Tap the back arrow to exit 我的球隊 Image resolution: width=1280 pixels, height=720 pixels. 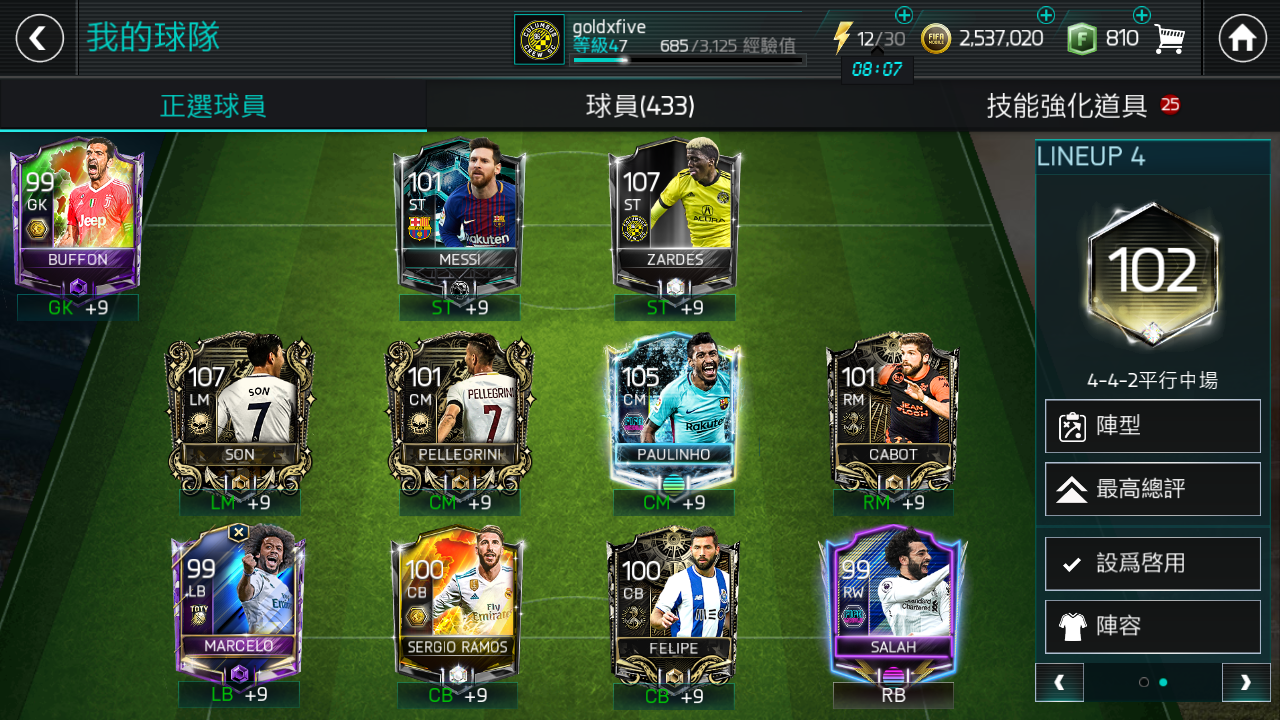(x=38, y=38)
